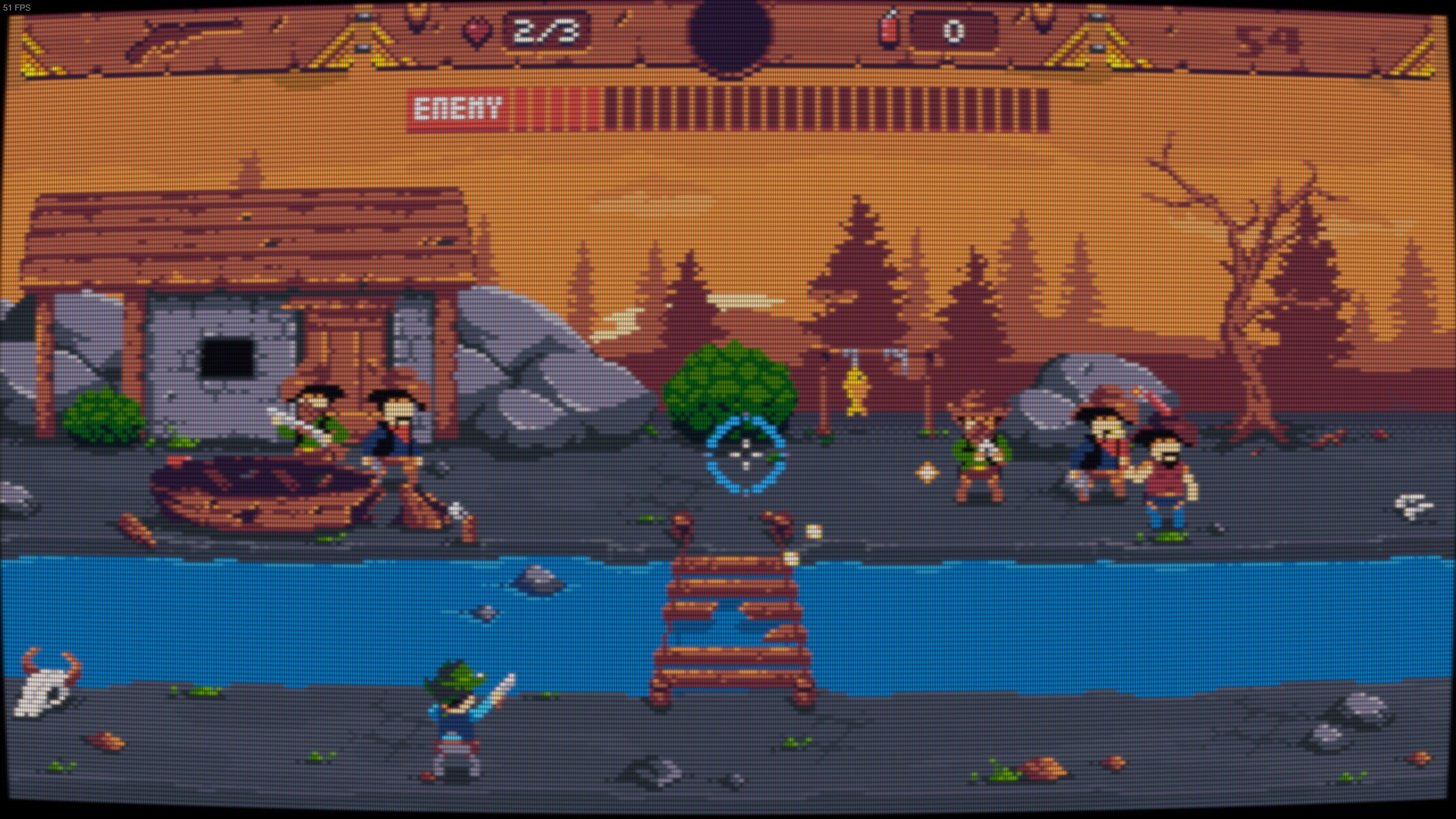Click the white diamond pickup near the green bandit
The image size is (1456, 819).
click(927, 472)
